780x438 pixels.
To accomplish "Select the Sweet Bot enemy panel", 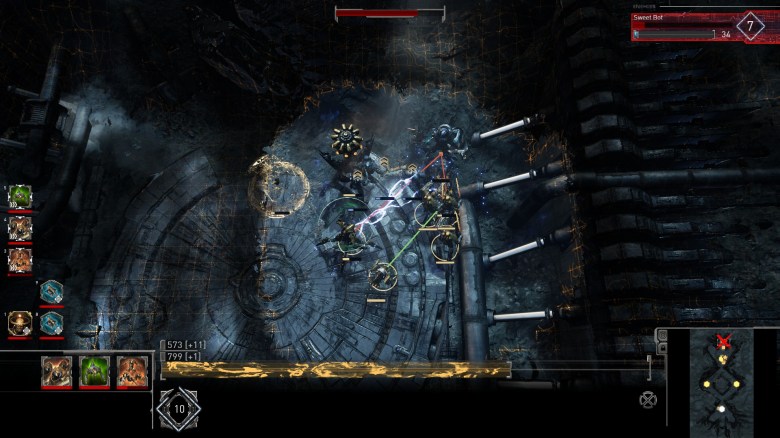I will click(690, 27).
